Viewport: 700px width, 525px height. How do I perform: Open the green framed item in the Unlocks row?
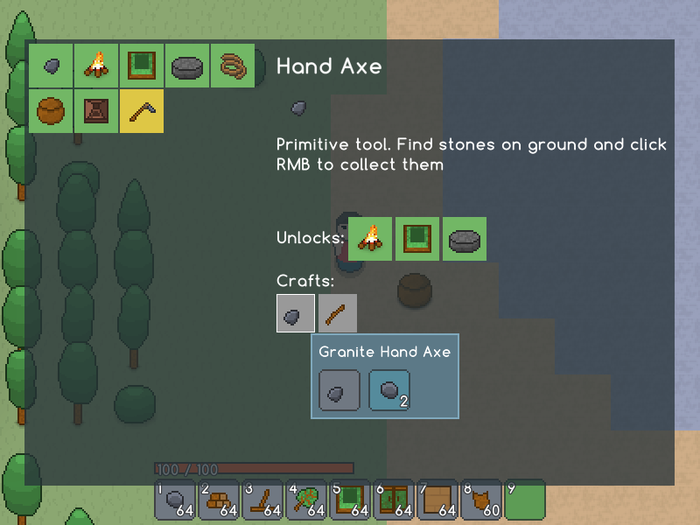pyautogui.click(x=417, y=239)
